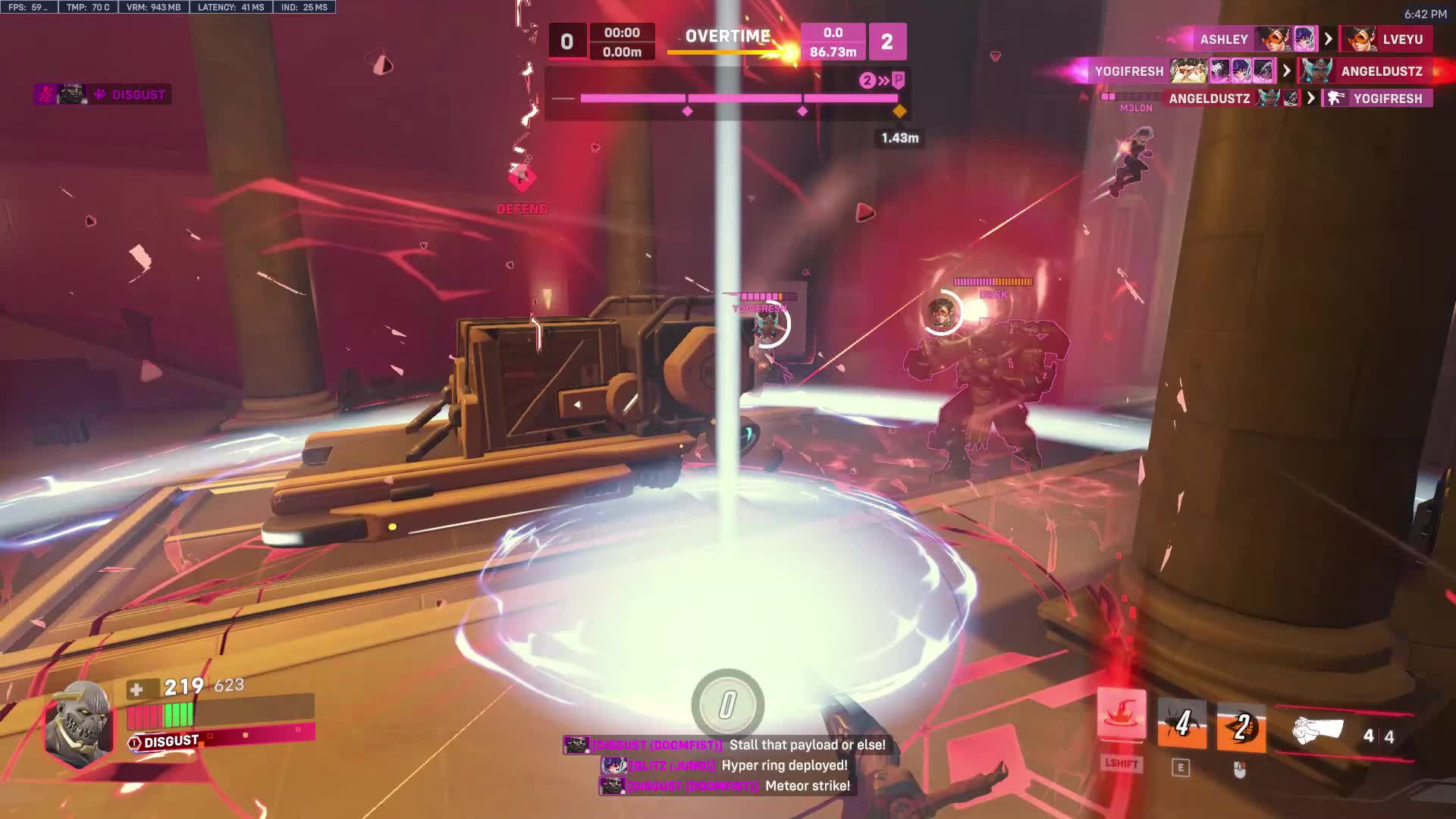Click the pink team score box showing 2
The width and height of the screenshot is (1456, 819).
886,42
